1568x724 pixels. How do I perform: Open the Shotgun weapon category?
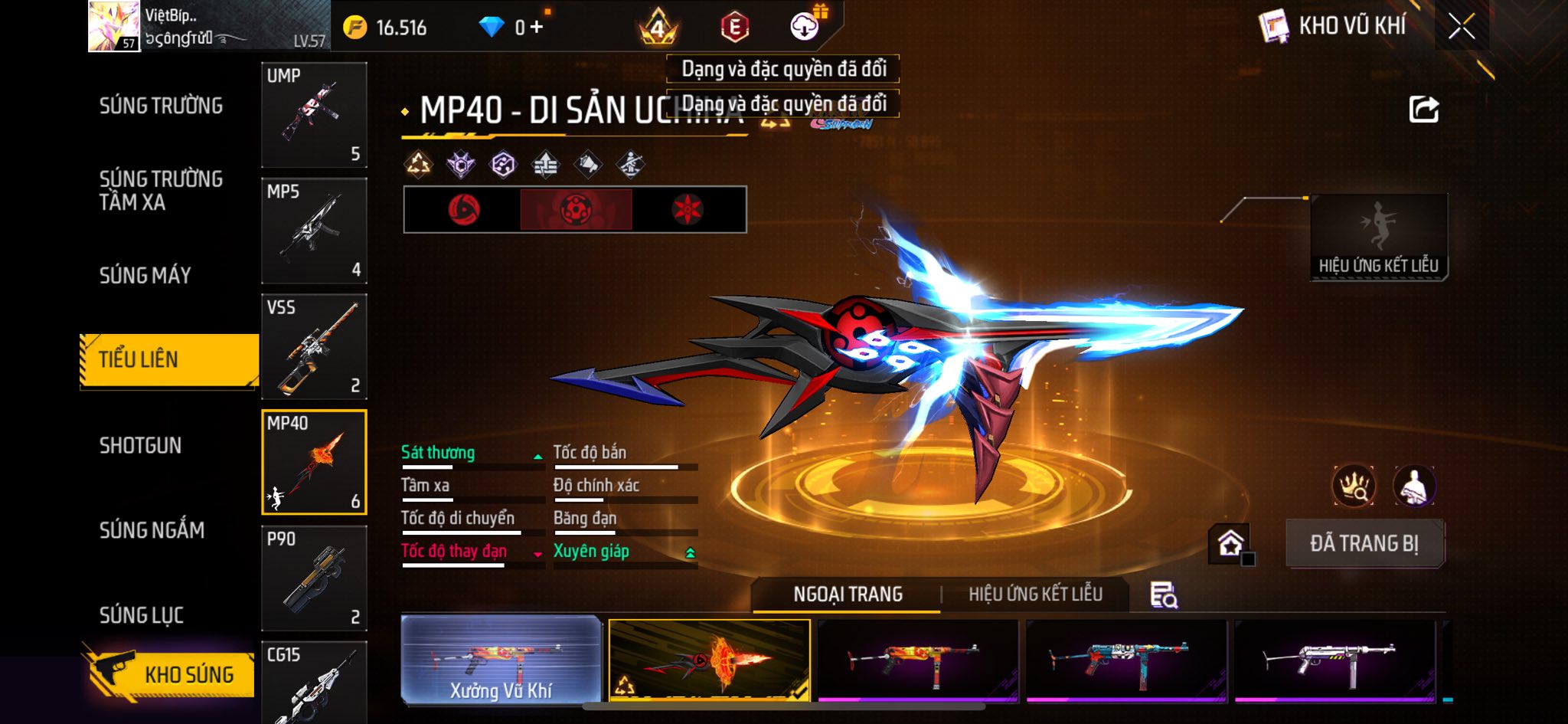point(140,445)
